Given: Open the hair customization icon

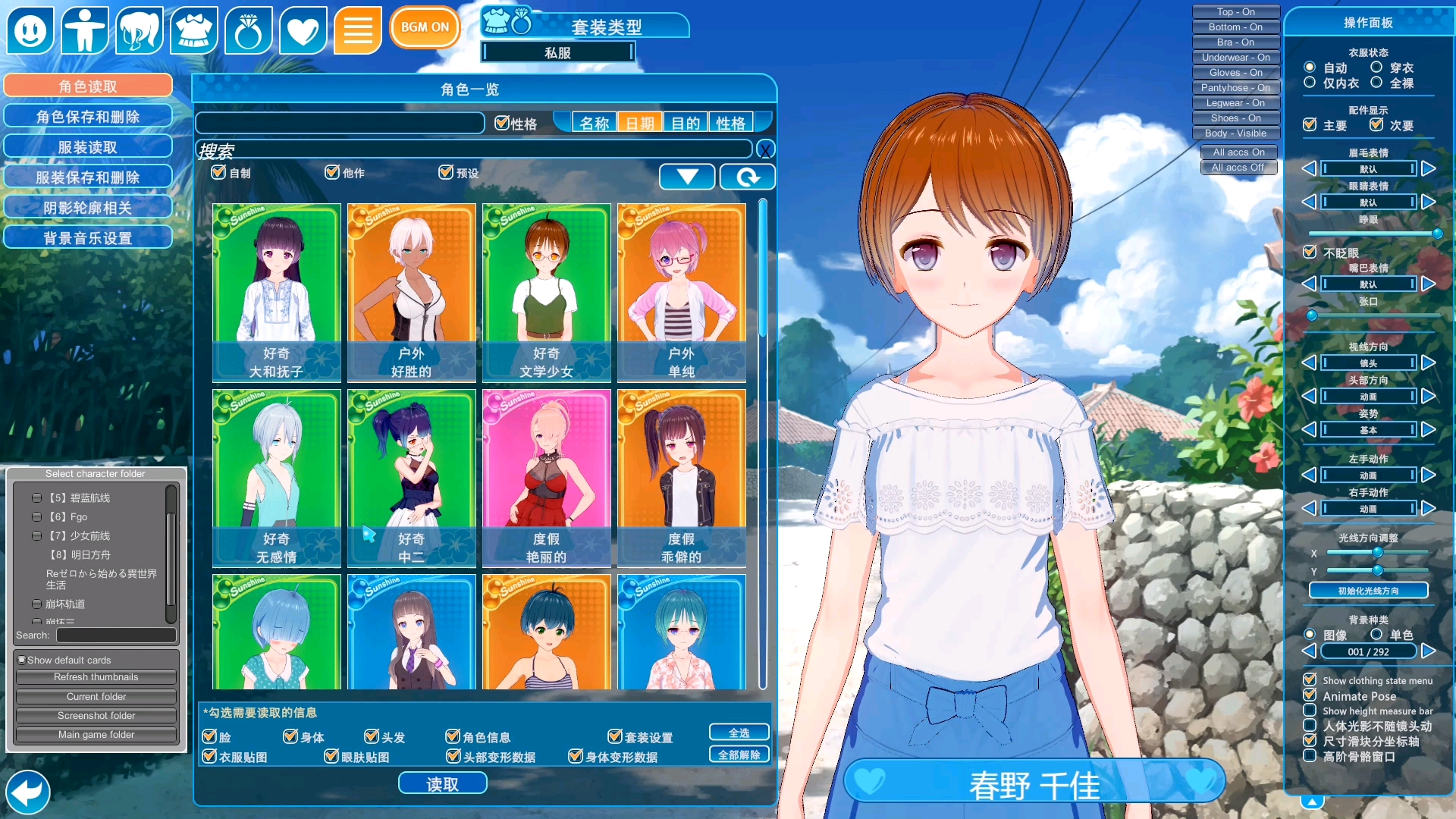Looking at the screenshot, I should pyautogui.click(x=140, y=30).
